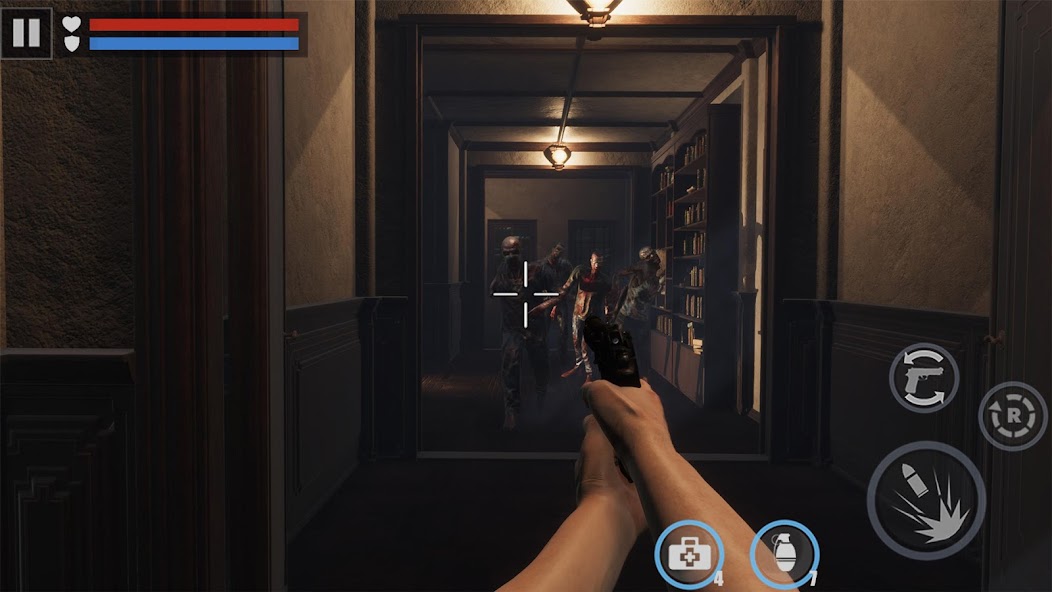The width and height of the screenshot is (1052, 592).
Task: Switch weapon with the pistol swap button
Action: click(x=923, y=378)
